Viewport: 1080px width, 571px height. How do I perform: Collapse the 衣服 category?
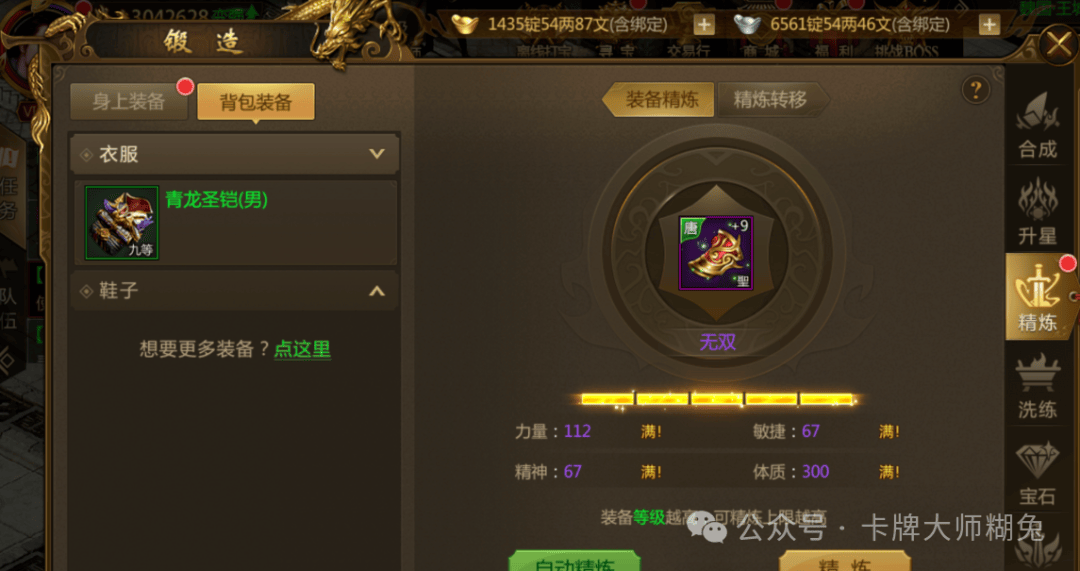click(x=377, y=154)
